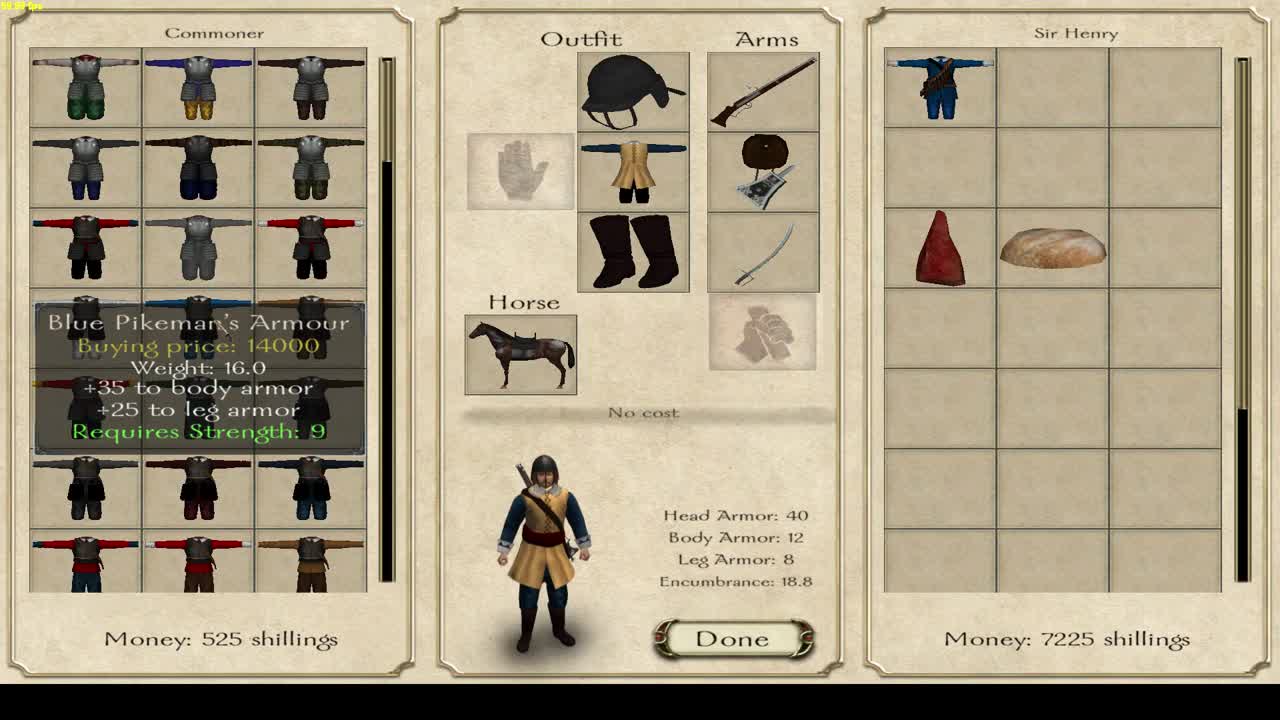This screenshot has width=1280, height=720.
Task: Select the equipped flintlock musket
Action: [x=763, y=95]
